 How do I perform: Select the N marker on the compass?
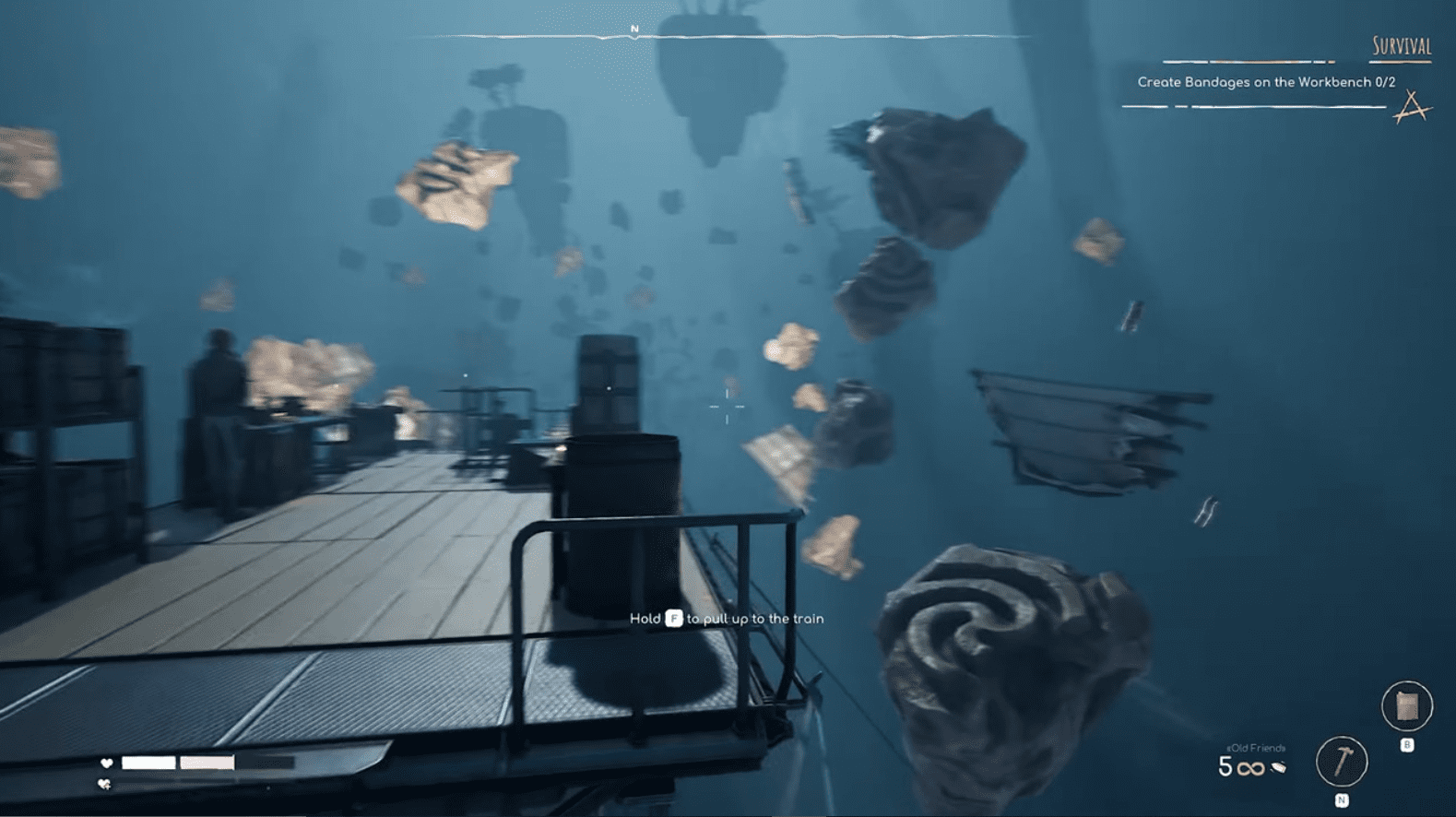[x=633, y=28]
